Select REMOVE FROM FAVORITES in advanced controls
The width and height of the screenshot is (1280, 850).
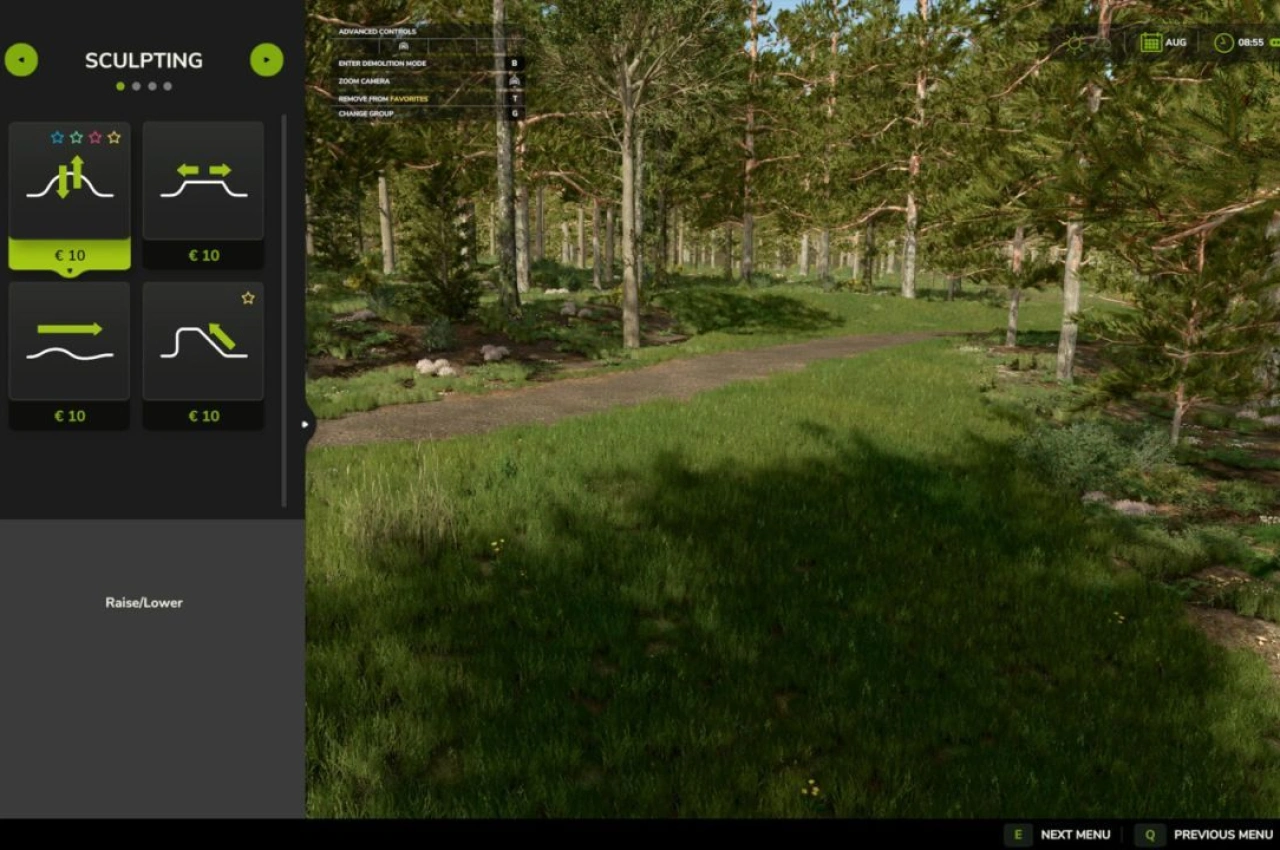coord(385,99)
